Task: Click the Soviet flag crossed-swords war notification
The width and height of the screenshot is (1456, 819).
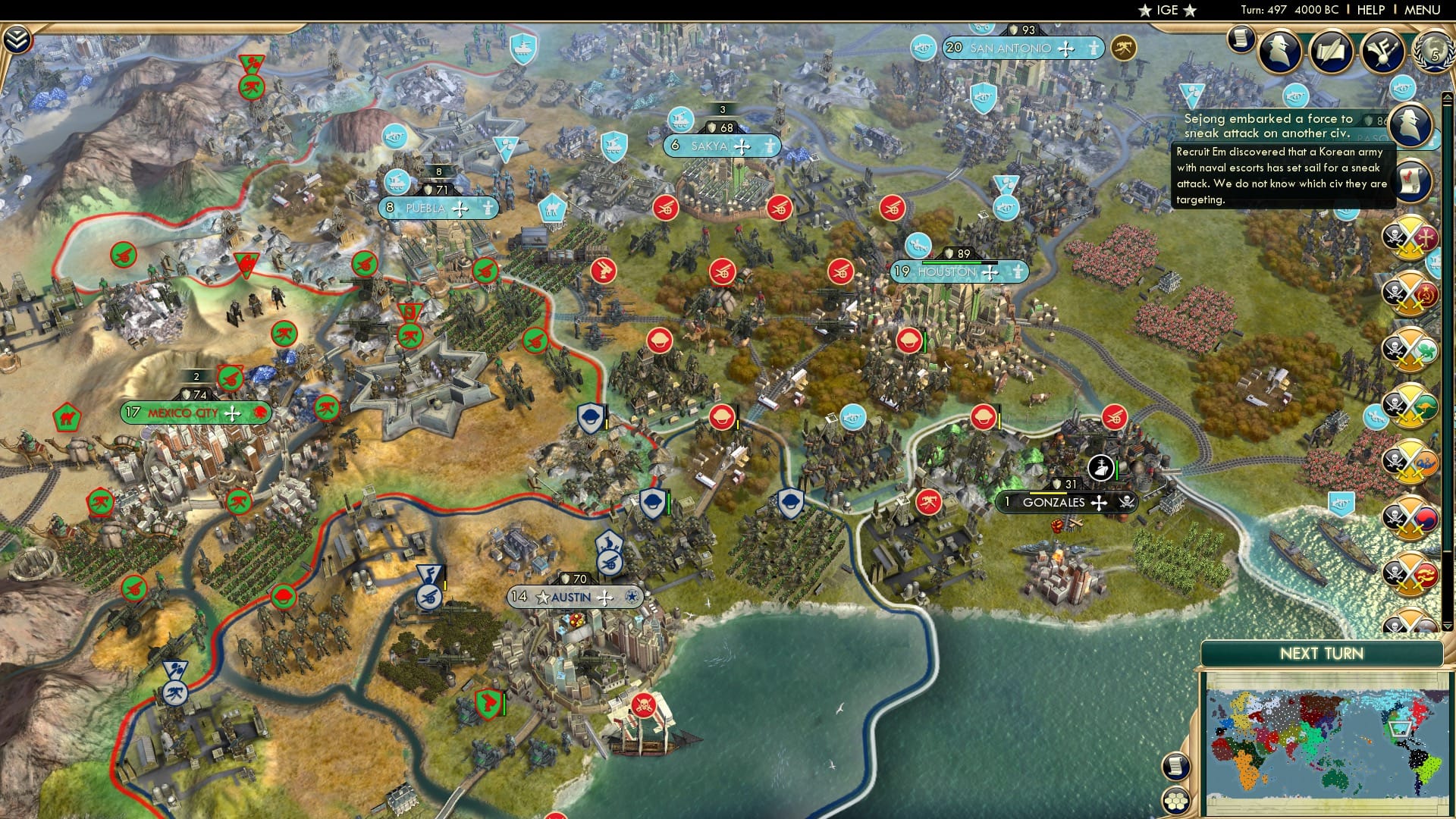Action: tap(1409, 292)
